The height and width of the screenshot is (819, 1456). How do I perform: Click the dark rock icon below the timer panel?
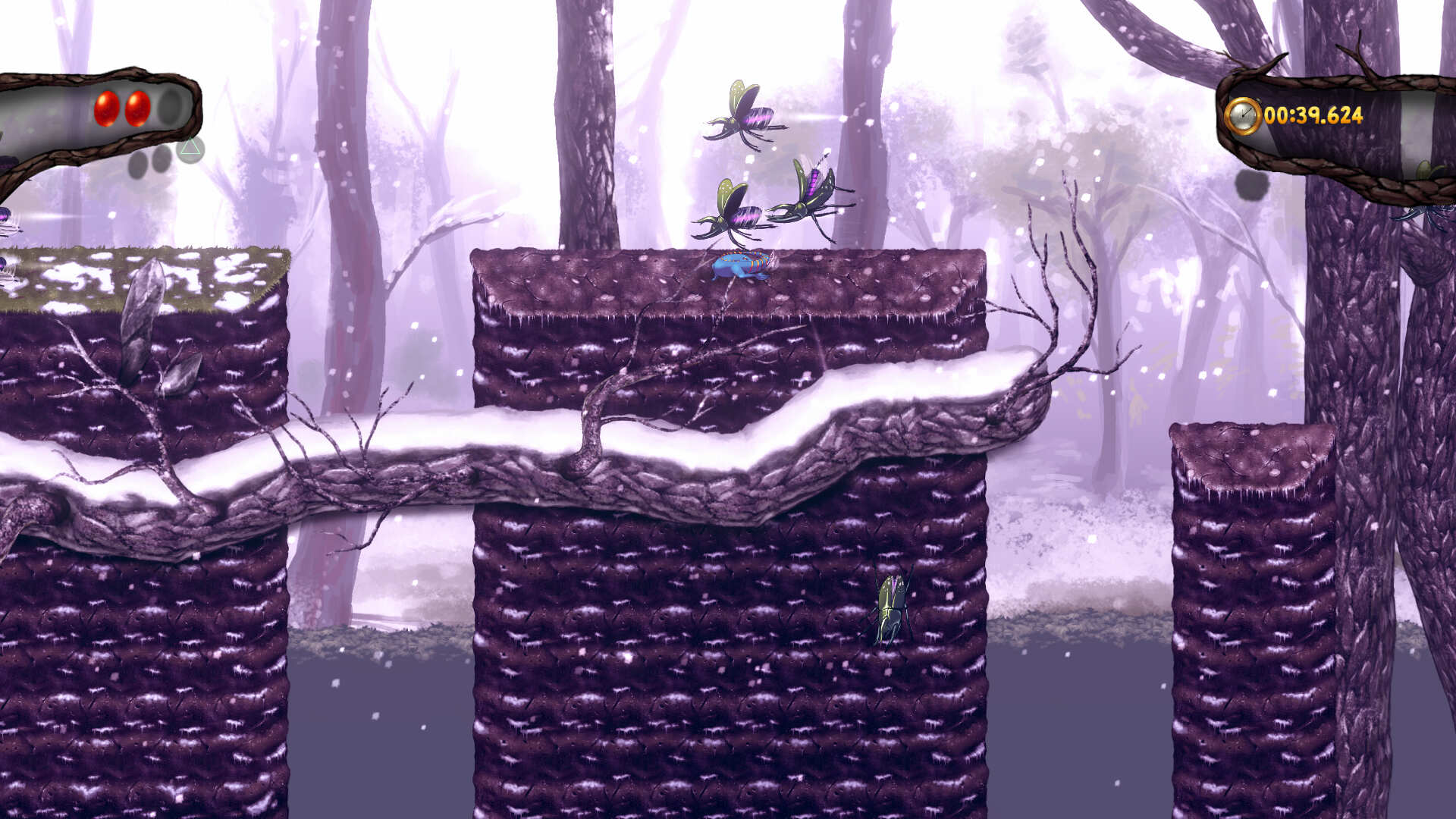tap(1252, 185)
